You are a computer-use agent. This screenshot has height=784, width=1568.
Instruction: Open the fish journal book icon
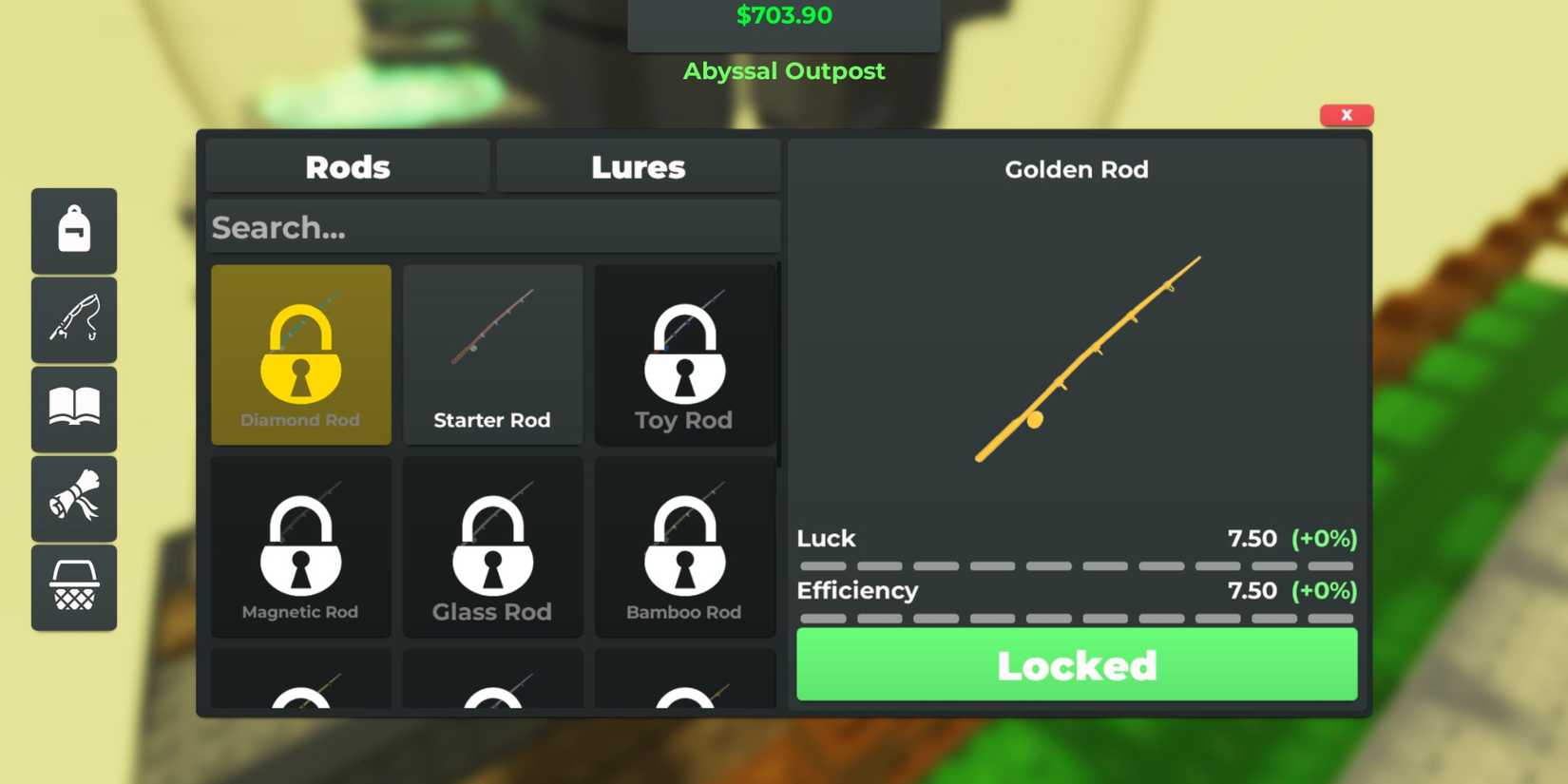74,409
